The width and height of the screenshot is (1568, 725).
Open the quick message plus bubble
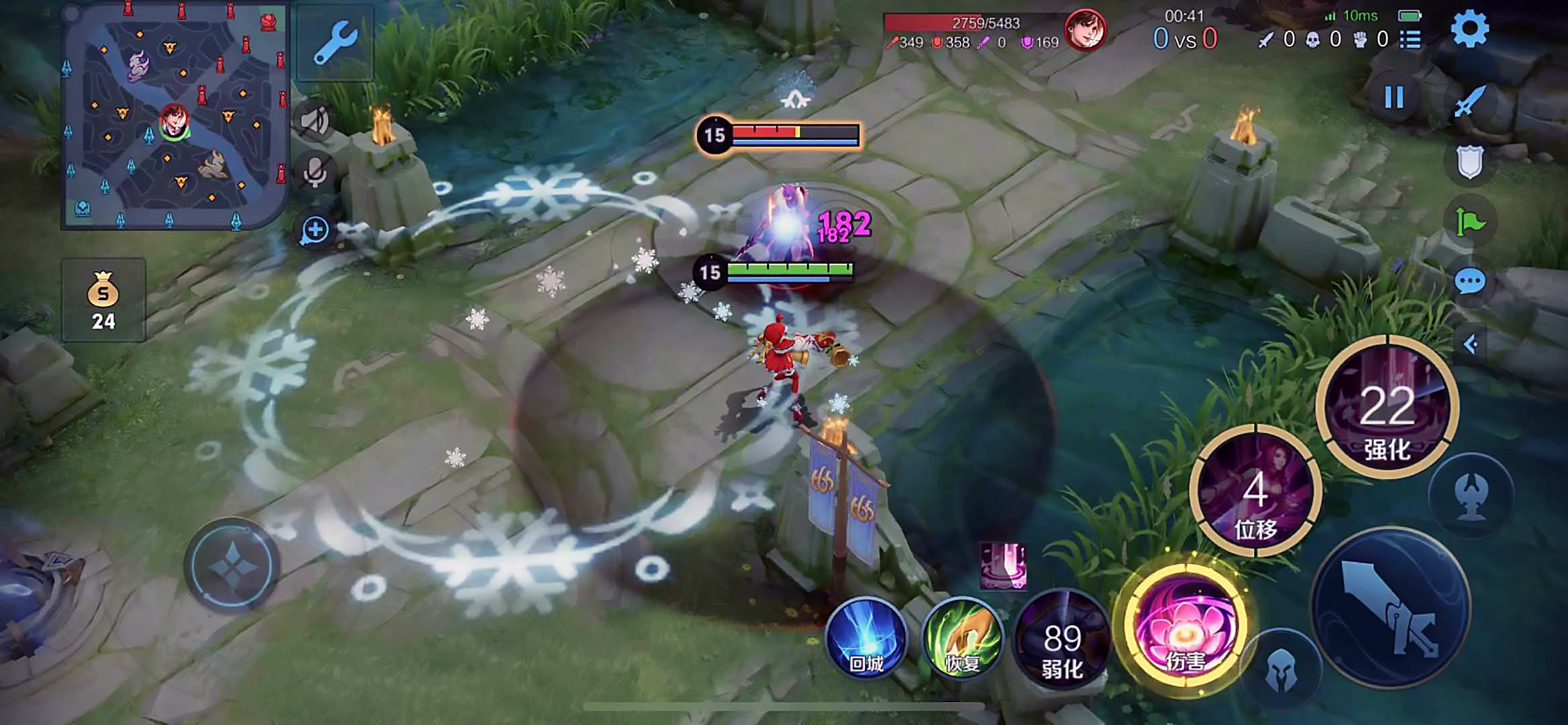pyautogui.click(x=315, y=230)
